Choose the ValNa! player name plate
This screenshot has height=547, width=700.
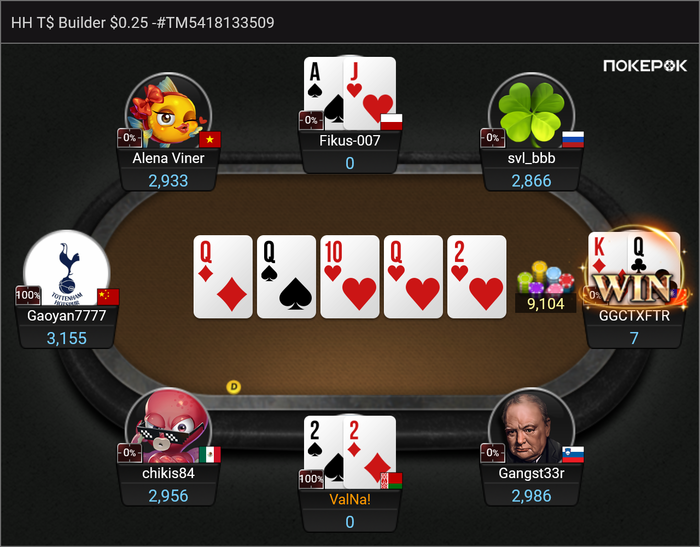(x=349, y=498)
